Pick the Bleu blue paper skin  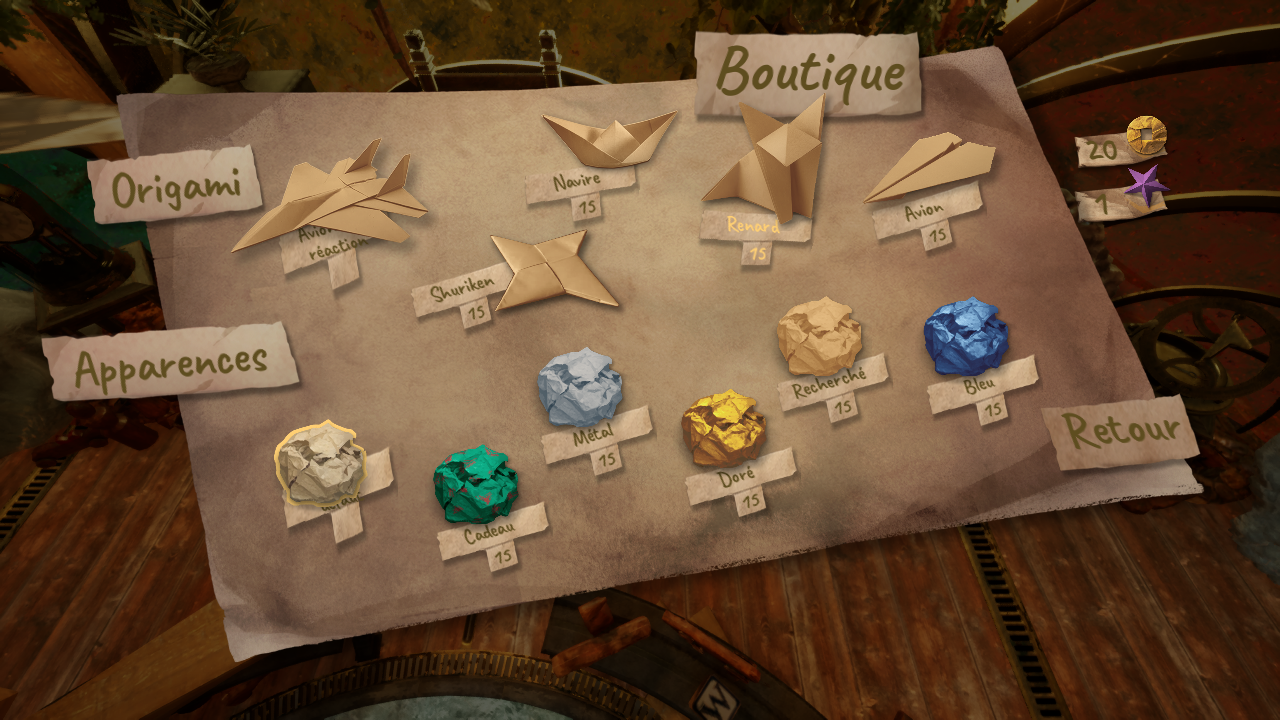click(965, 337)
